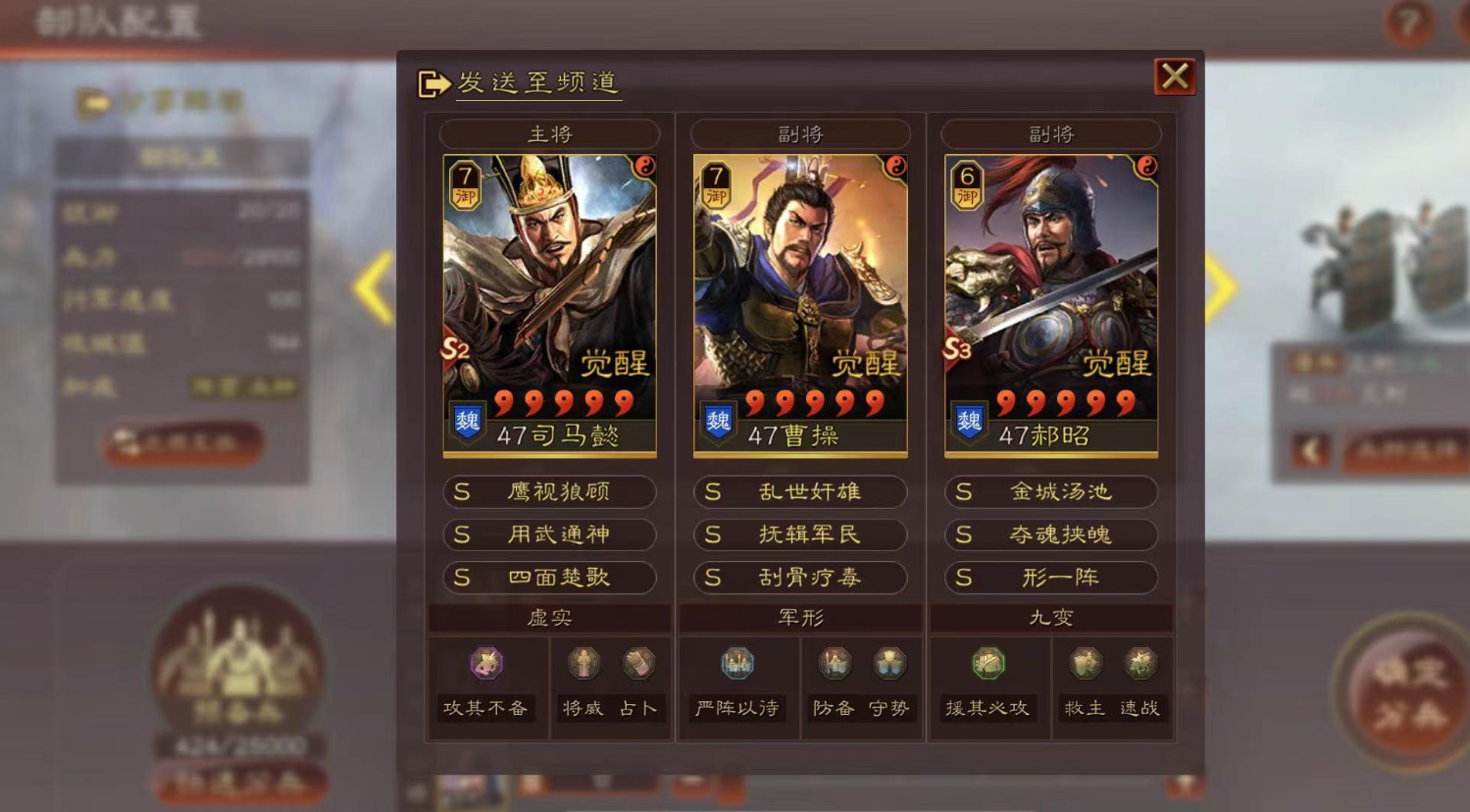Select the 防备 tactic icon
Screen dimensions: 1470x812
835,663
